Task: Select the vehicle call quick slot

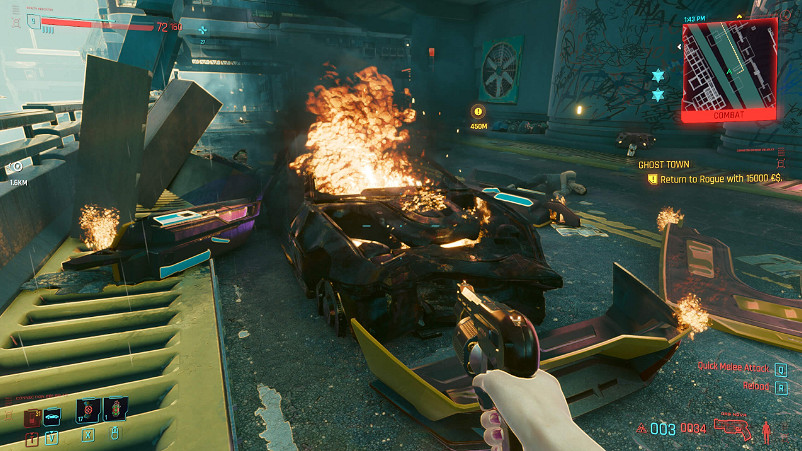Action: point(52,415)
